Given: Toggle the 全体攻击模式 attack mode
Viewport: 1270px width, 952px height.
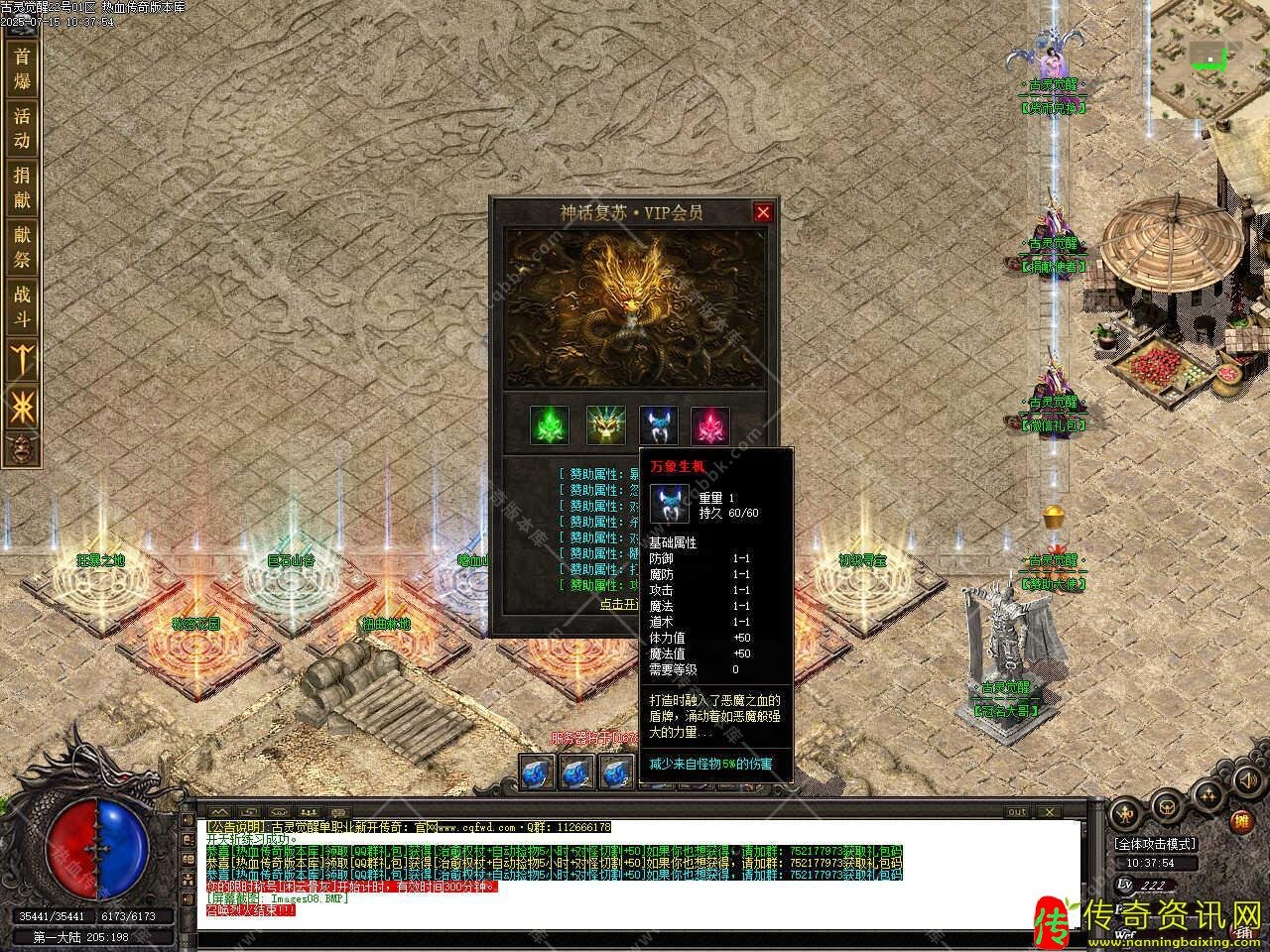Looking at the screenshot, I should coord(1155,844).
